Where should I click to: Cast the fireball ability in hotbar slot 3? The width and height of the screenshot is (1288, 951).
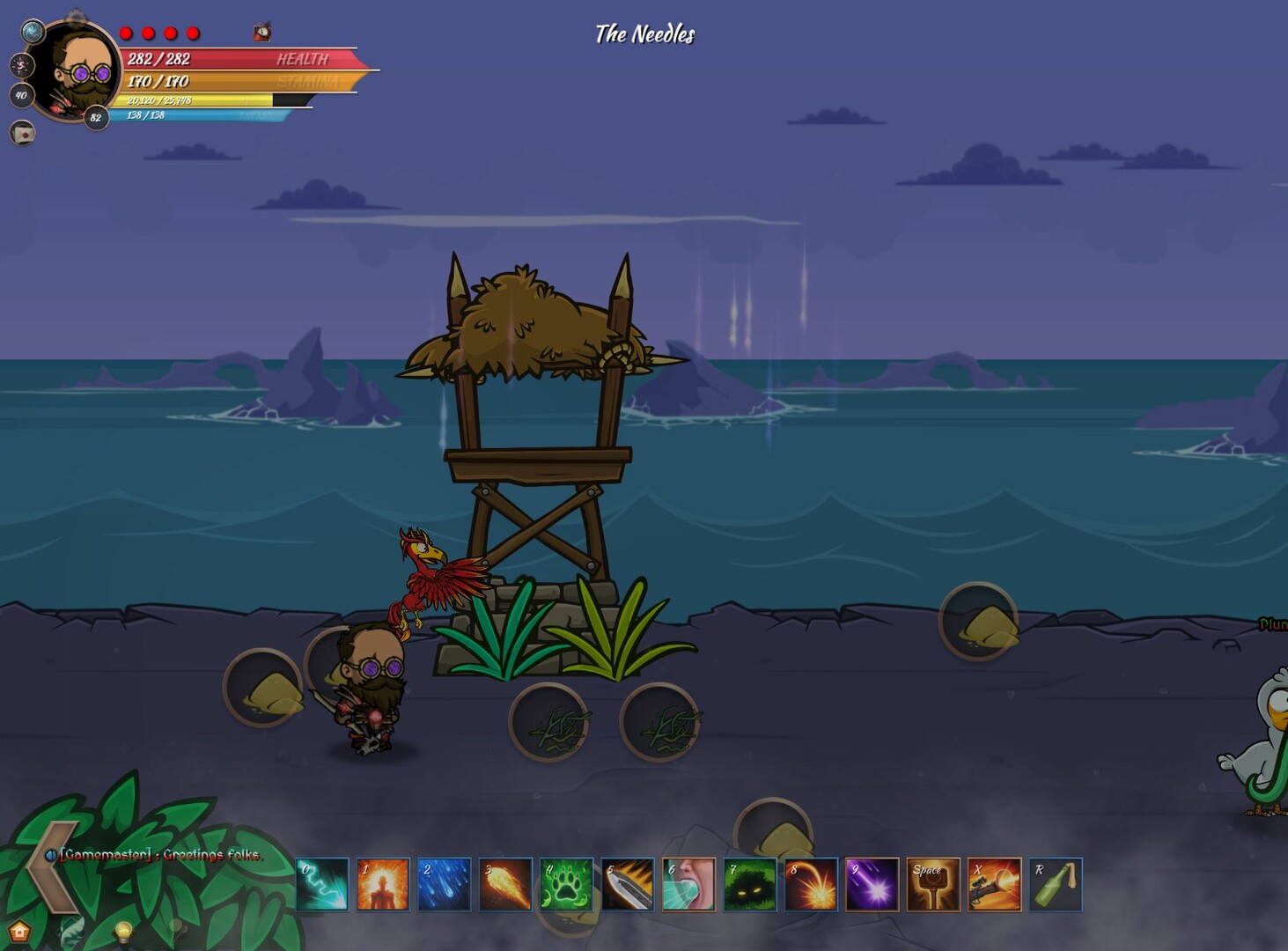[504, 885]
